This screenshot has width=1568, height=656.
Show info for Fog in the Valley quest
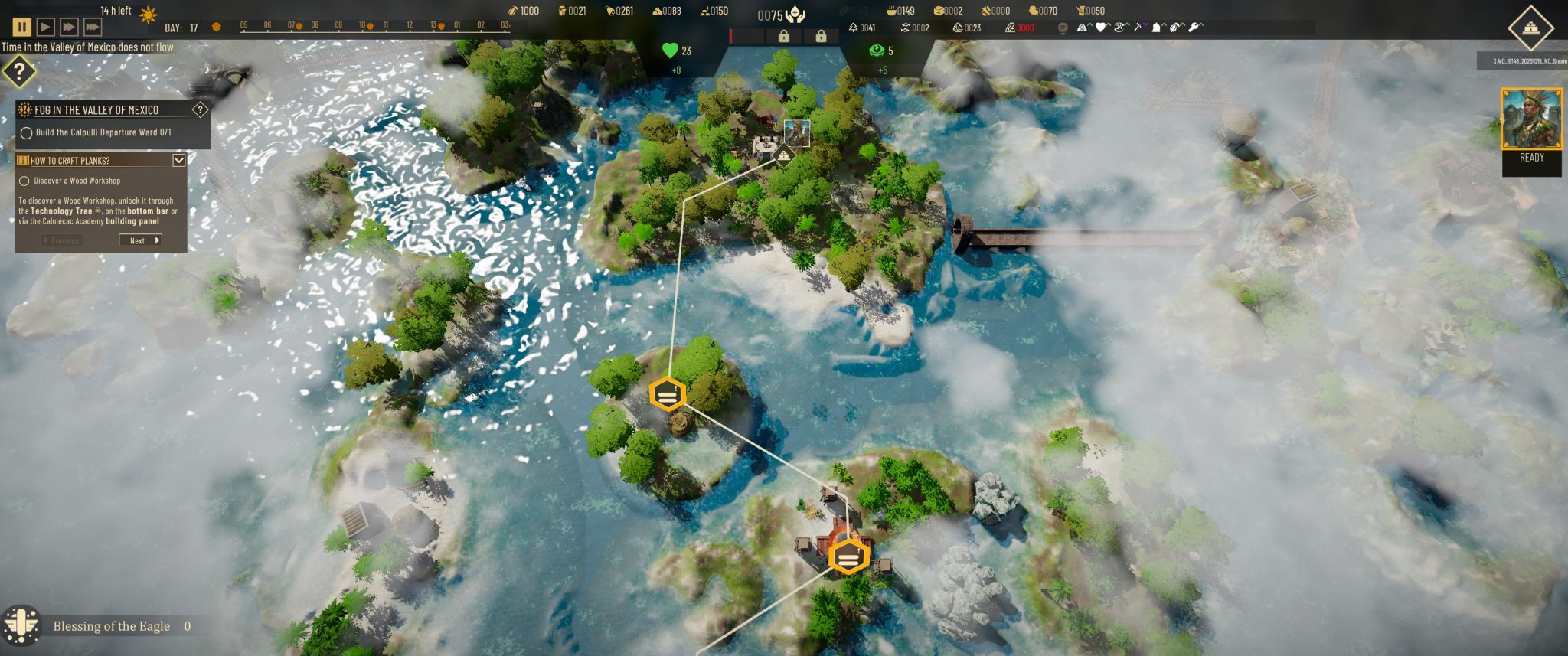point(200,109)
